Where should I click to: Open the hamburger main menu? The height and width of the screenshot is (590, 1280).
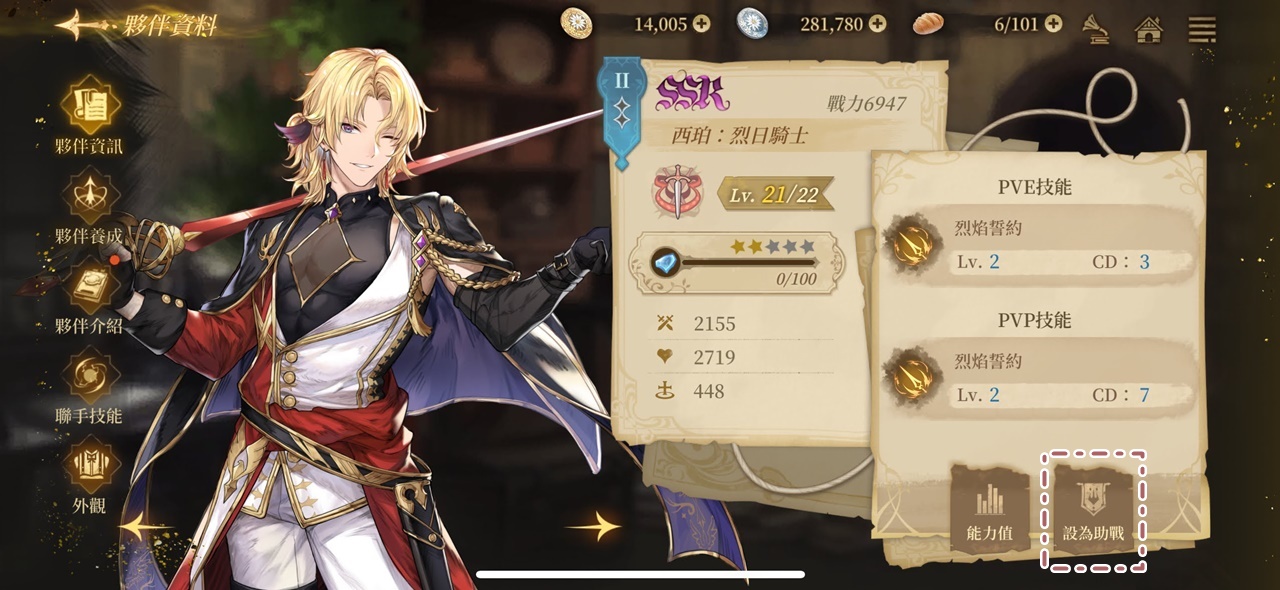pos(1201,28)
